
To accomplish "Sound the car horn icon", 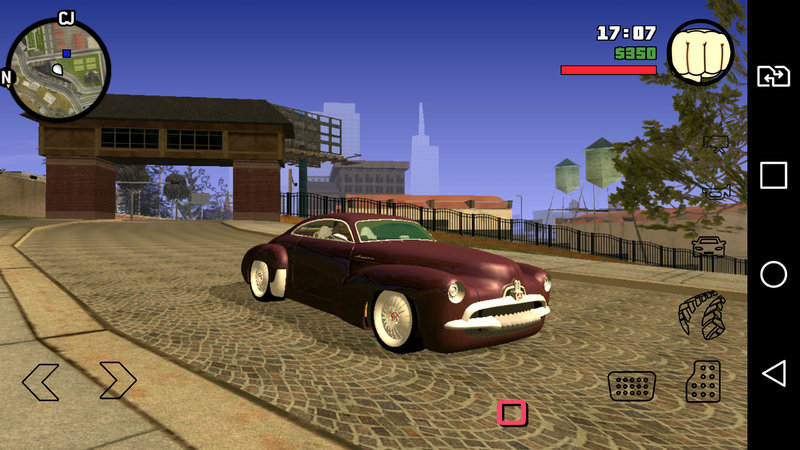I will (716, 192).
